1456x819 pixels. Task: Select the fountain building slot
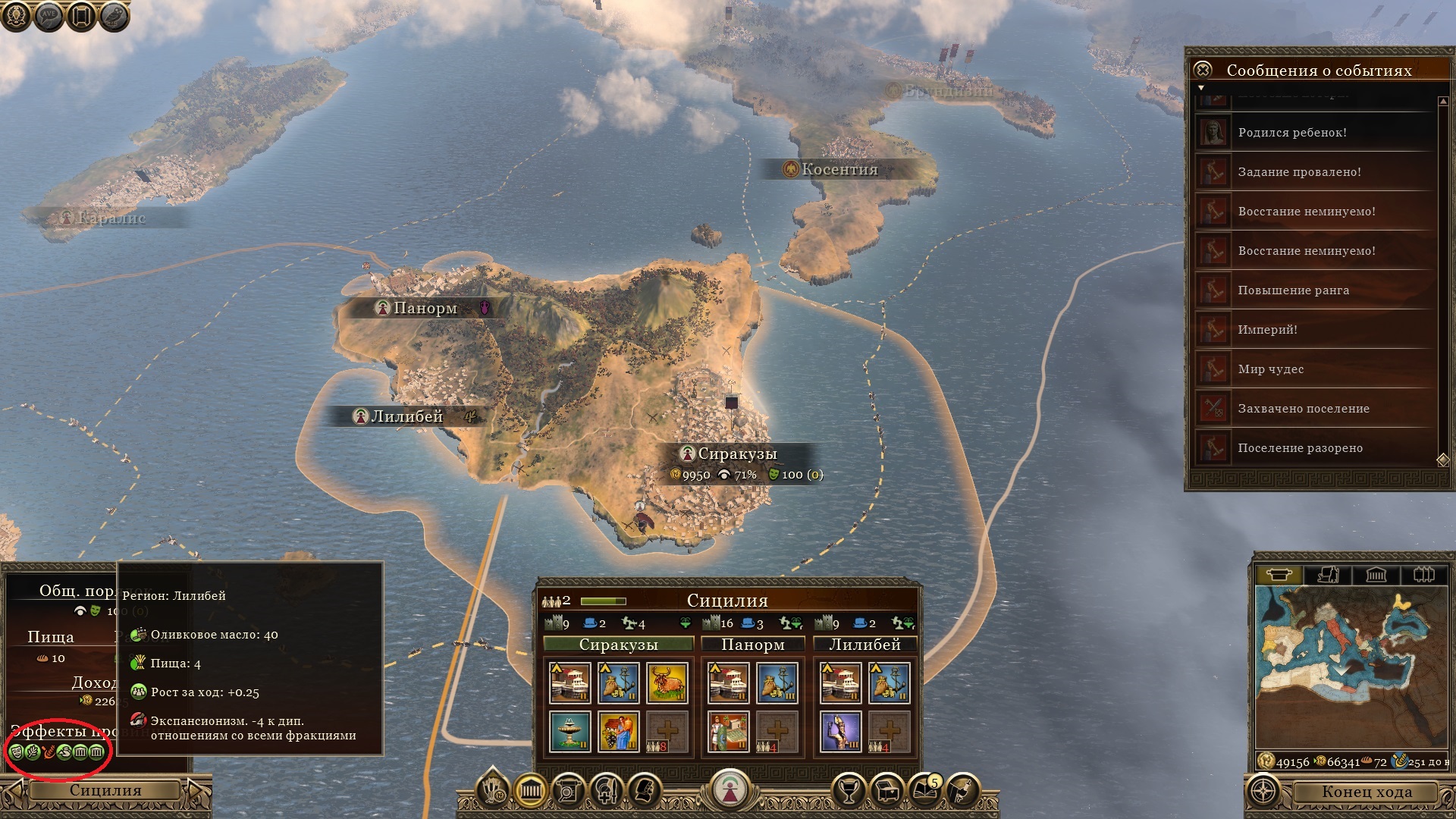[570, 732]
